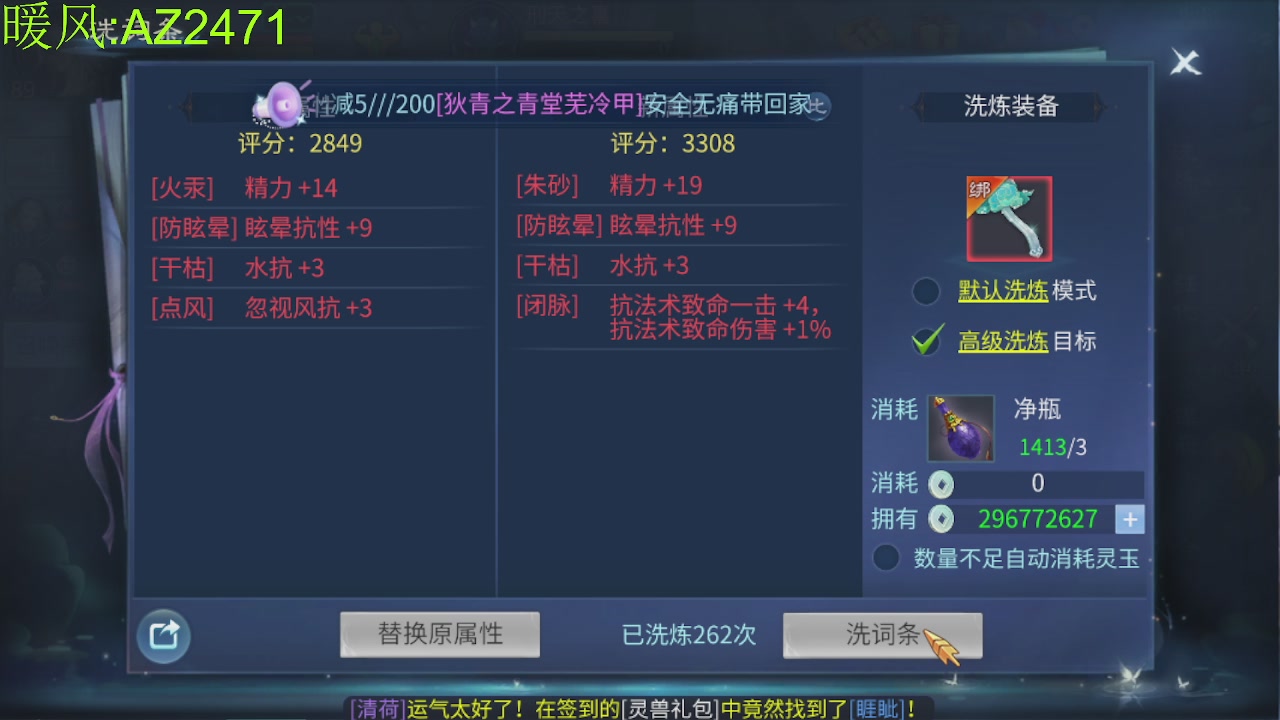Select the 洗炼装备 panel header
The image size is (1280, 720).
click(1012, 106)
